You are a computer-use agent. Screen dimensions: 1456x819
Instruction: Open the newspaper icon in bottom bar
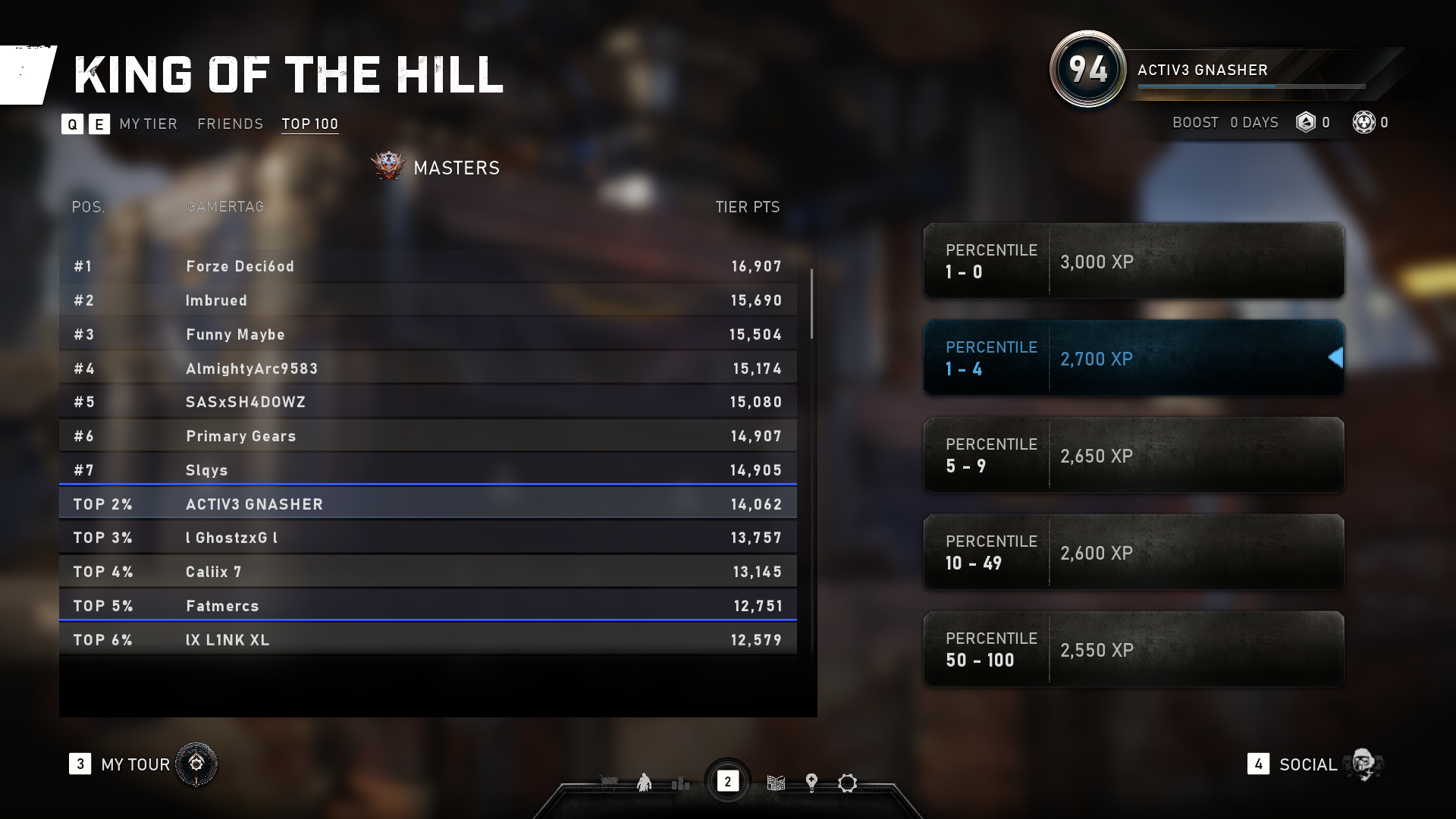pyautogui.click(x=776, y=783)
